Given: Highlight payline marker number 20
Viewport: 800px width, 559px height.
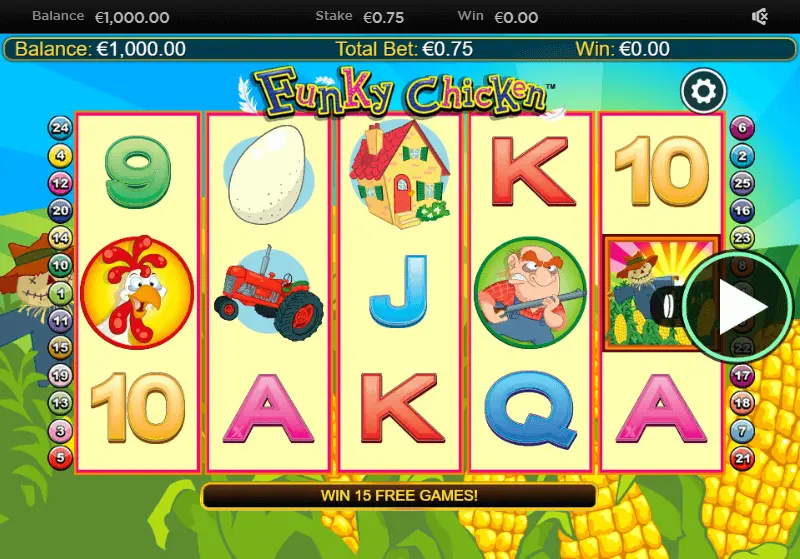Looking at the screenshot, I should (61, 210).
